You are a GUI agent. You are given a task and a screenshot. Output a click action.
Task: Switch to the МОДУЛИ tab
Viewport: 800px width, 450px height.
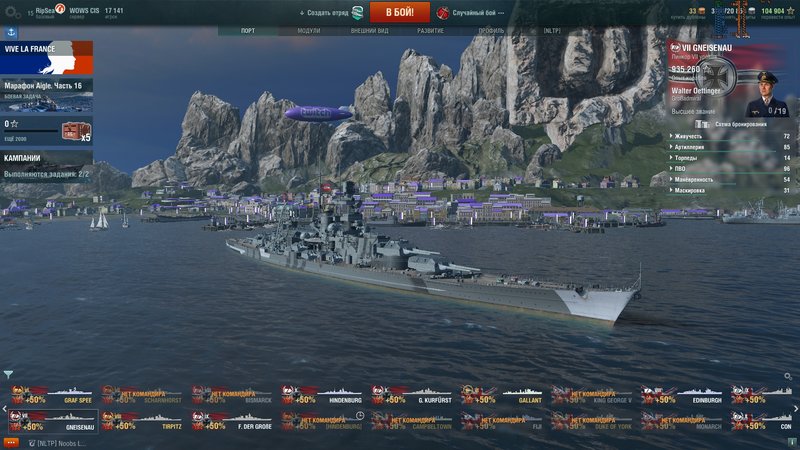308,31
